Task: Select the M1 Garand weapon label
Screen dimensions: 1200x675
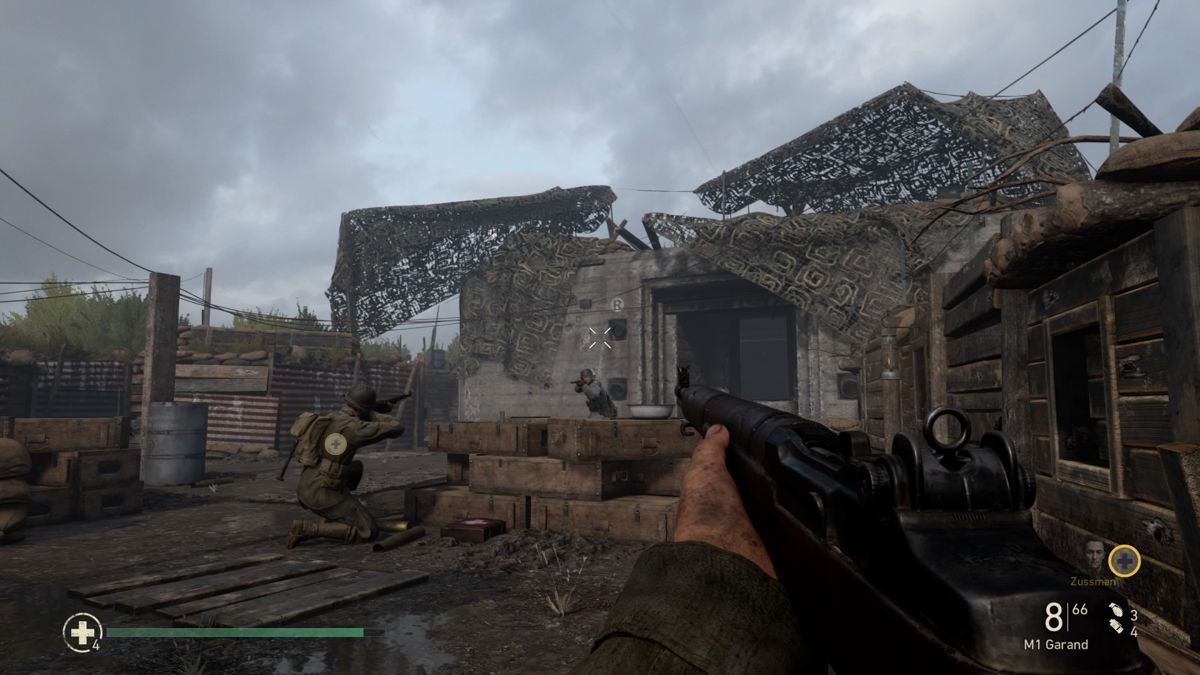Action: point(1055,644)
